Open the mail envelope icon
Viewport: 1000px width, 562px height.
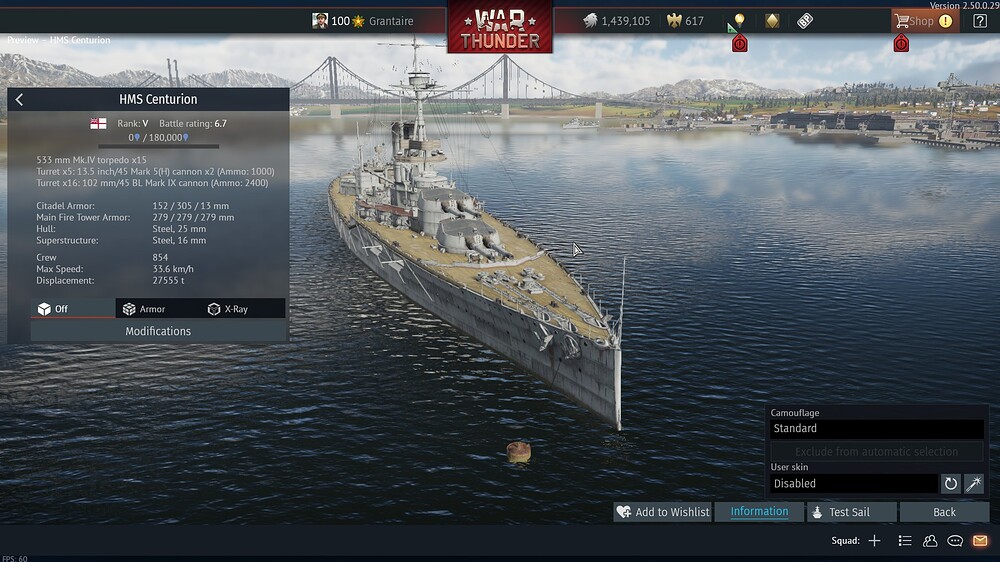[980, 541]
